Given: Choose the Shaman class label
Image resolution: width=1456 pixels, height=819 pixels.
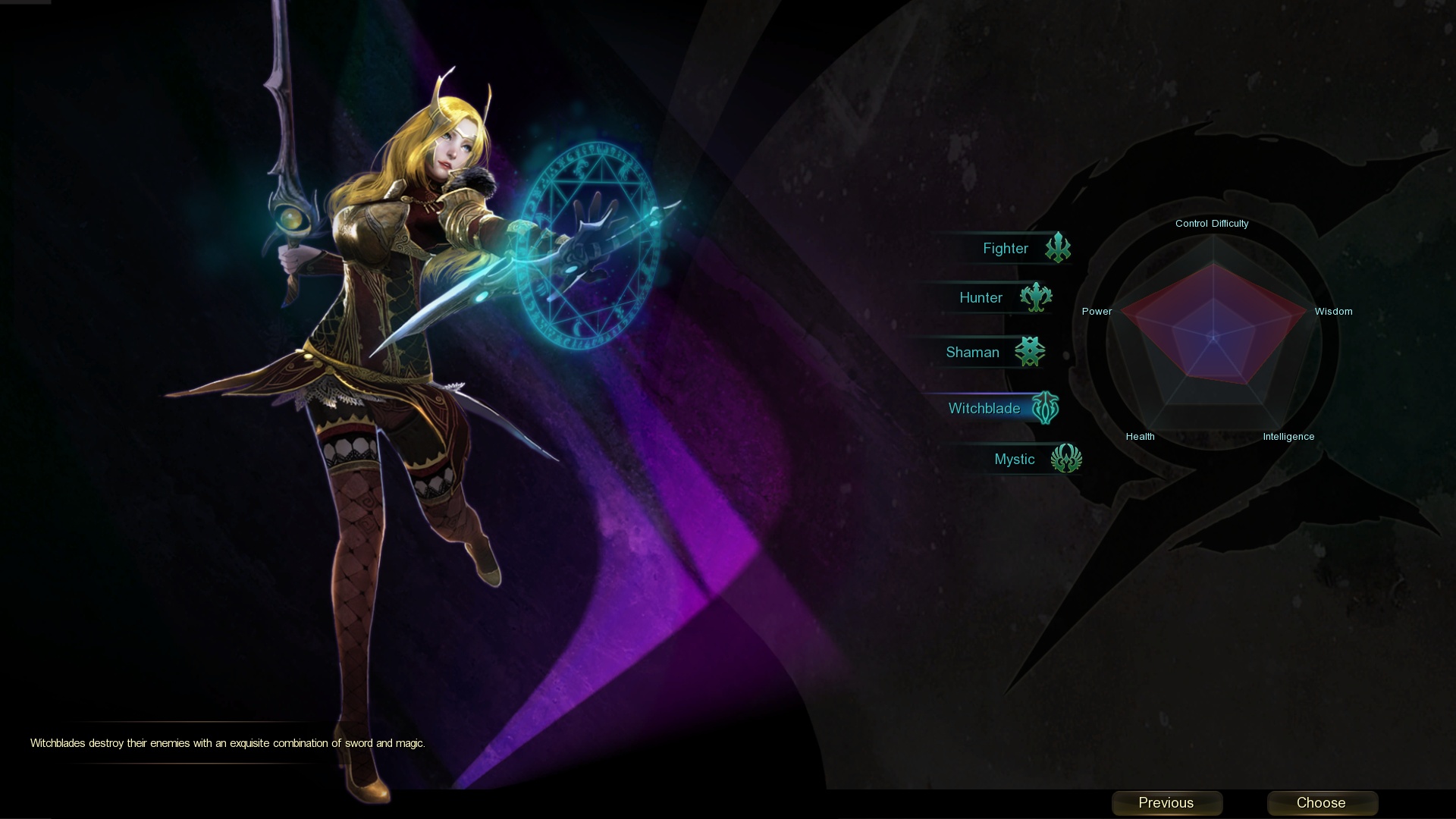Looking at the screenshot, I should (x=972, y=352).
